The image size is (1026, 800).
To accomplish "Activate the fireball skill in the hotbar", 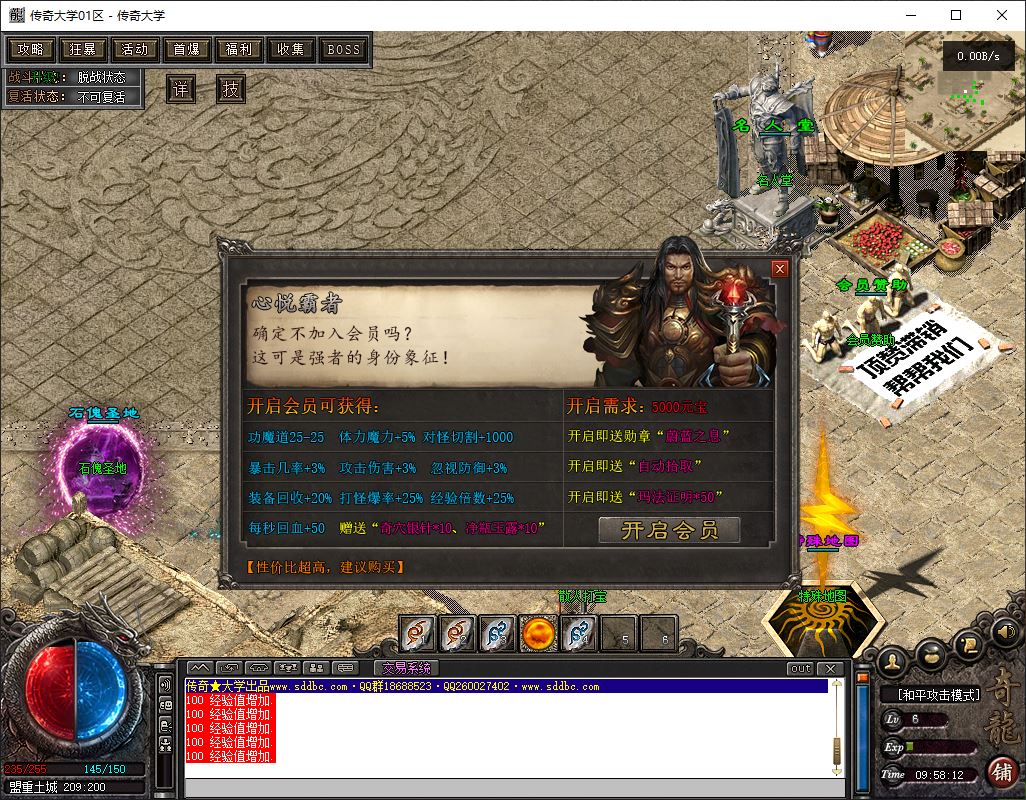I will [x=538, y=632].
